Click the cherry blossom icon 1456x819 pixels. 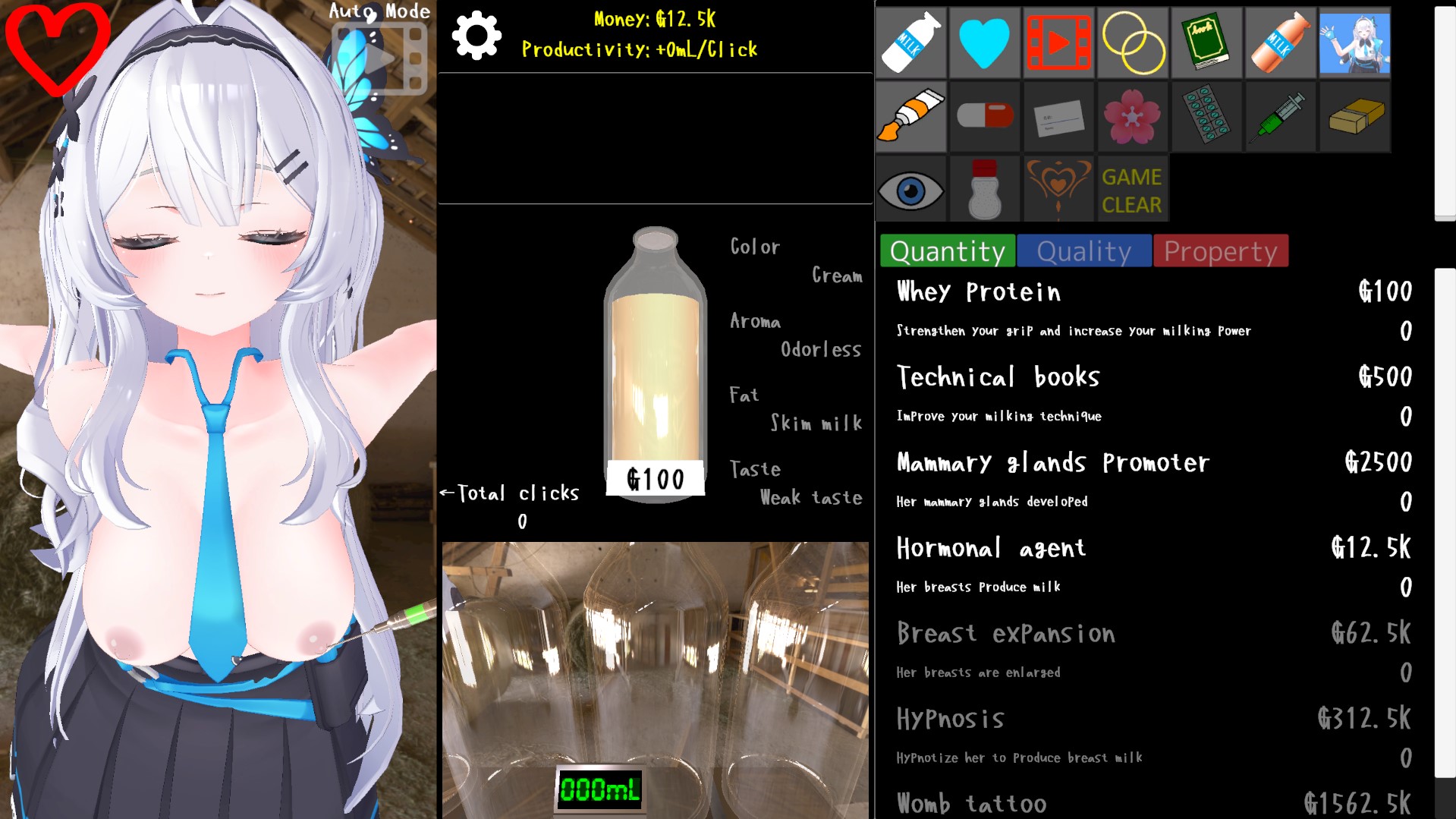pos(1132,116)
